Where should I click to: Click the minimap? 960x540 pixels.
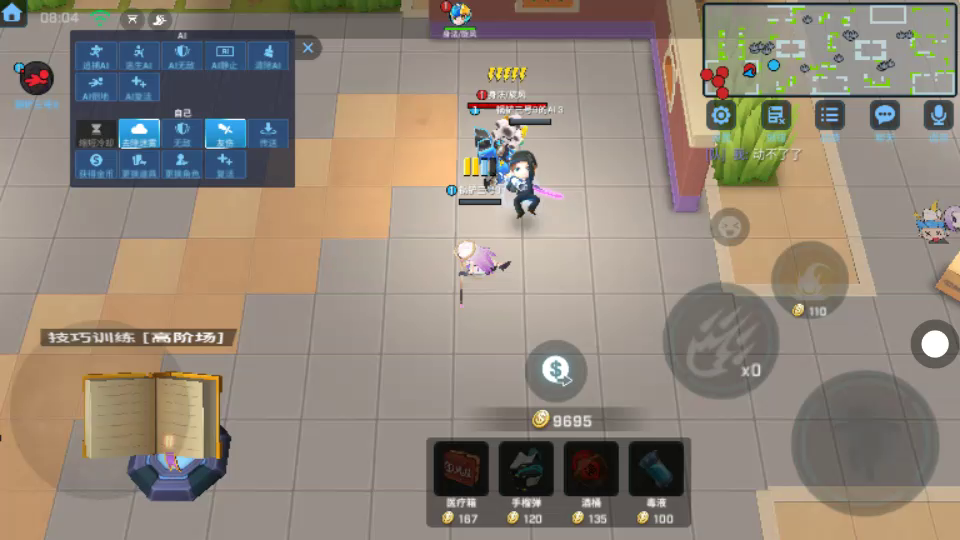tap(829, 48)
